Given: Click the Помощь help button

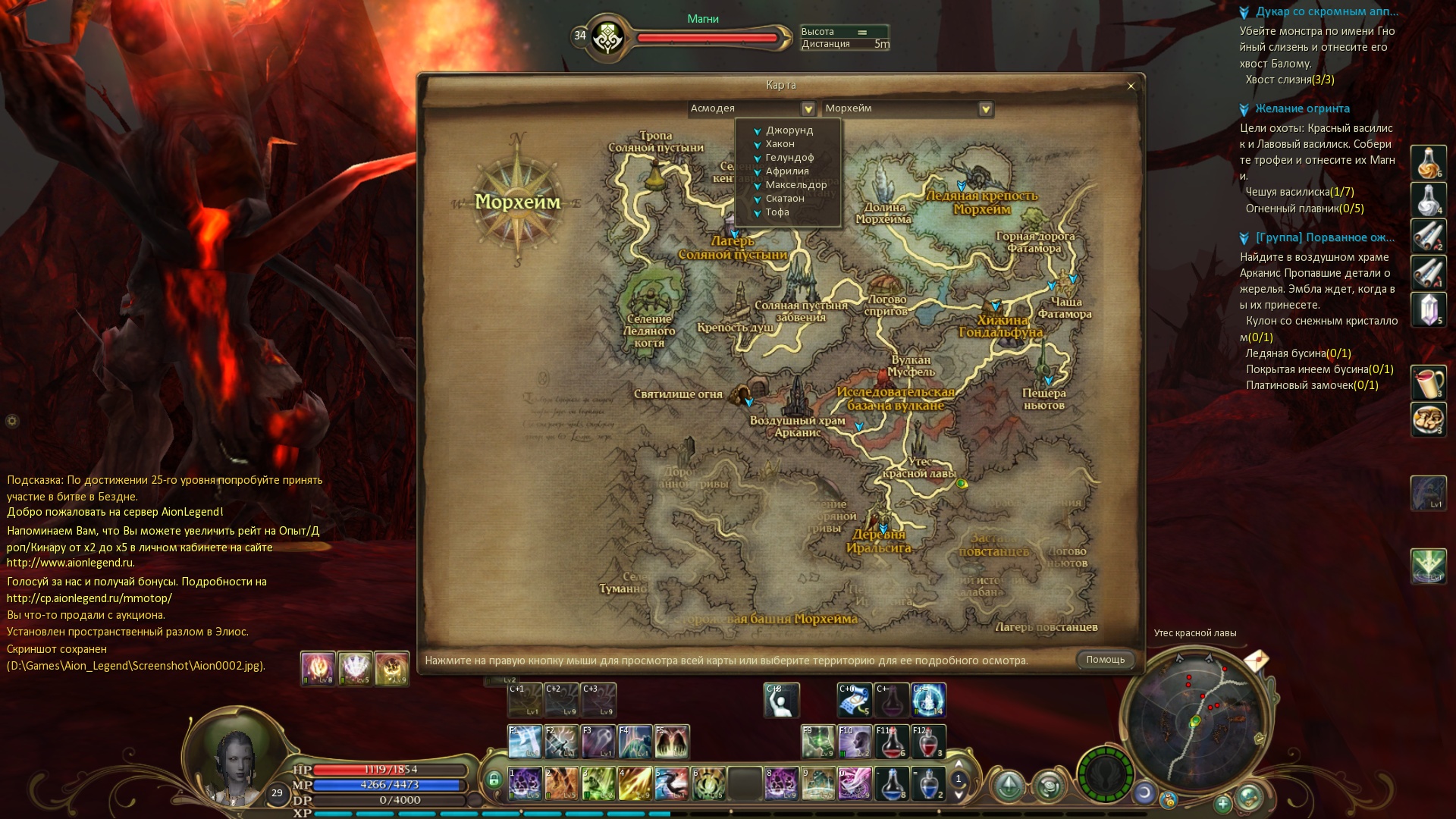Looking at the screenshot, I should (1105, 660).
